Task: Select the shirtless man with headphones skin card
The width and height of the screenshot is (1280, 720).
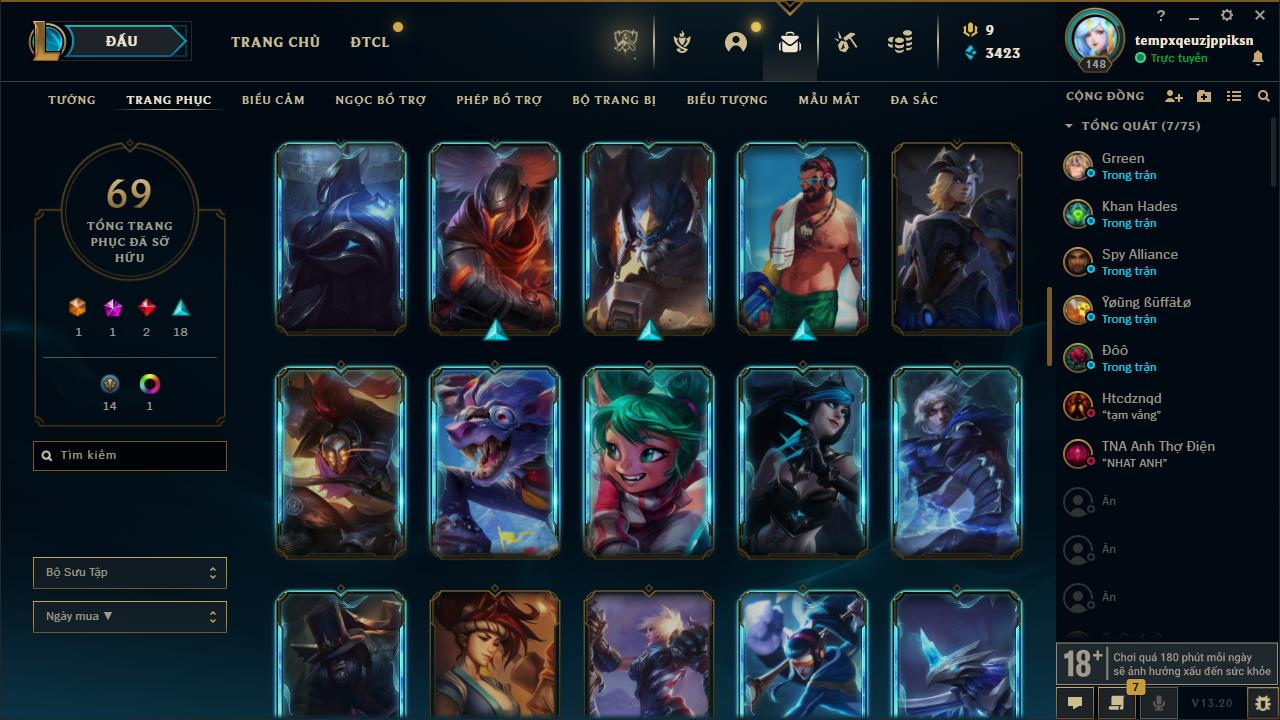Action: (802, 238)
